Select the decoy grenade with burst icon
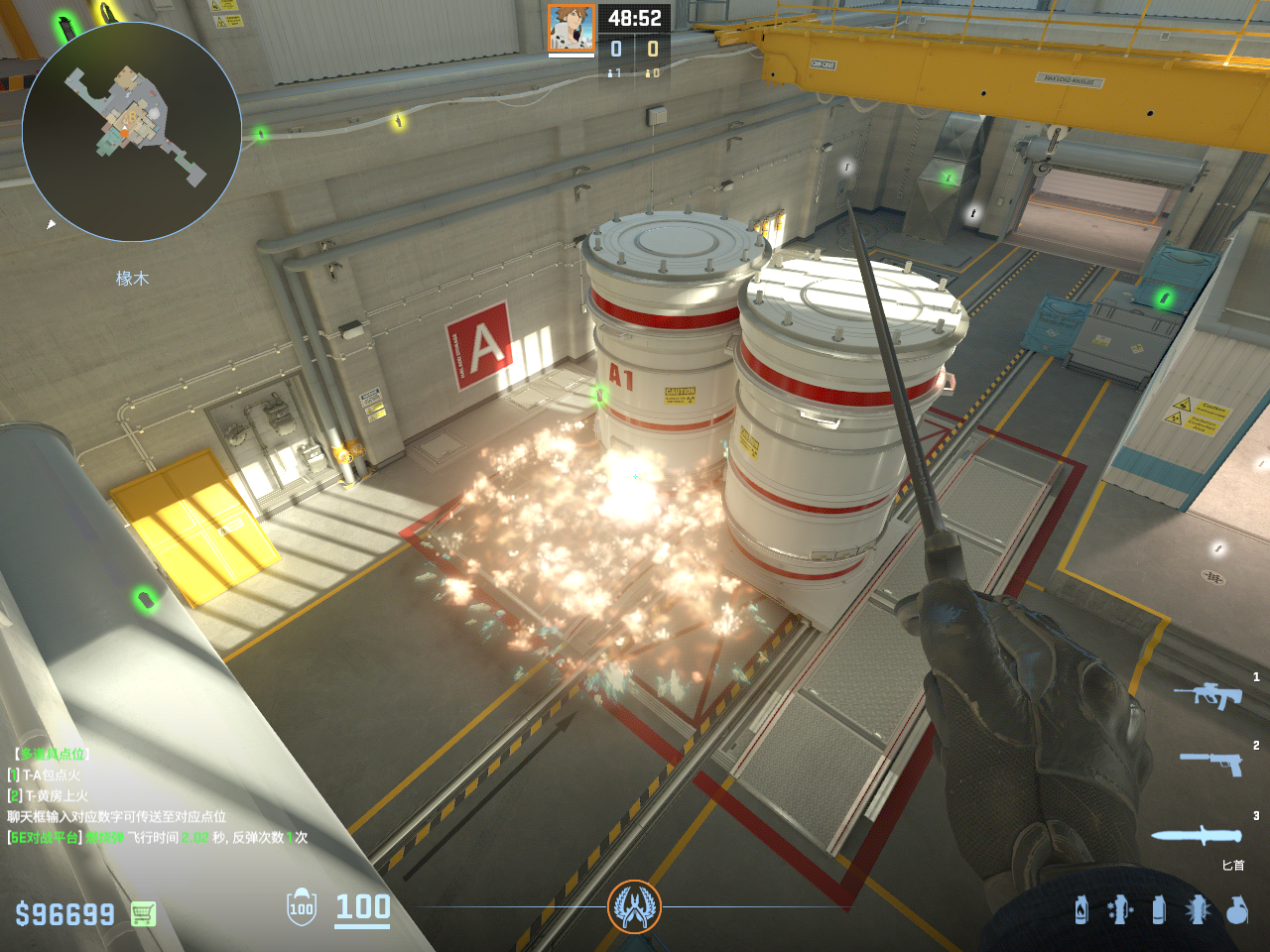Viewport: 1270px width, 952px height. click(x=1198, y=909)
